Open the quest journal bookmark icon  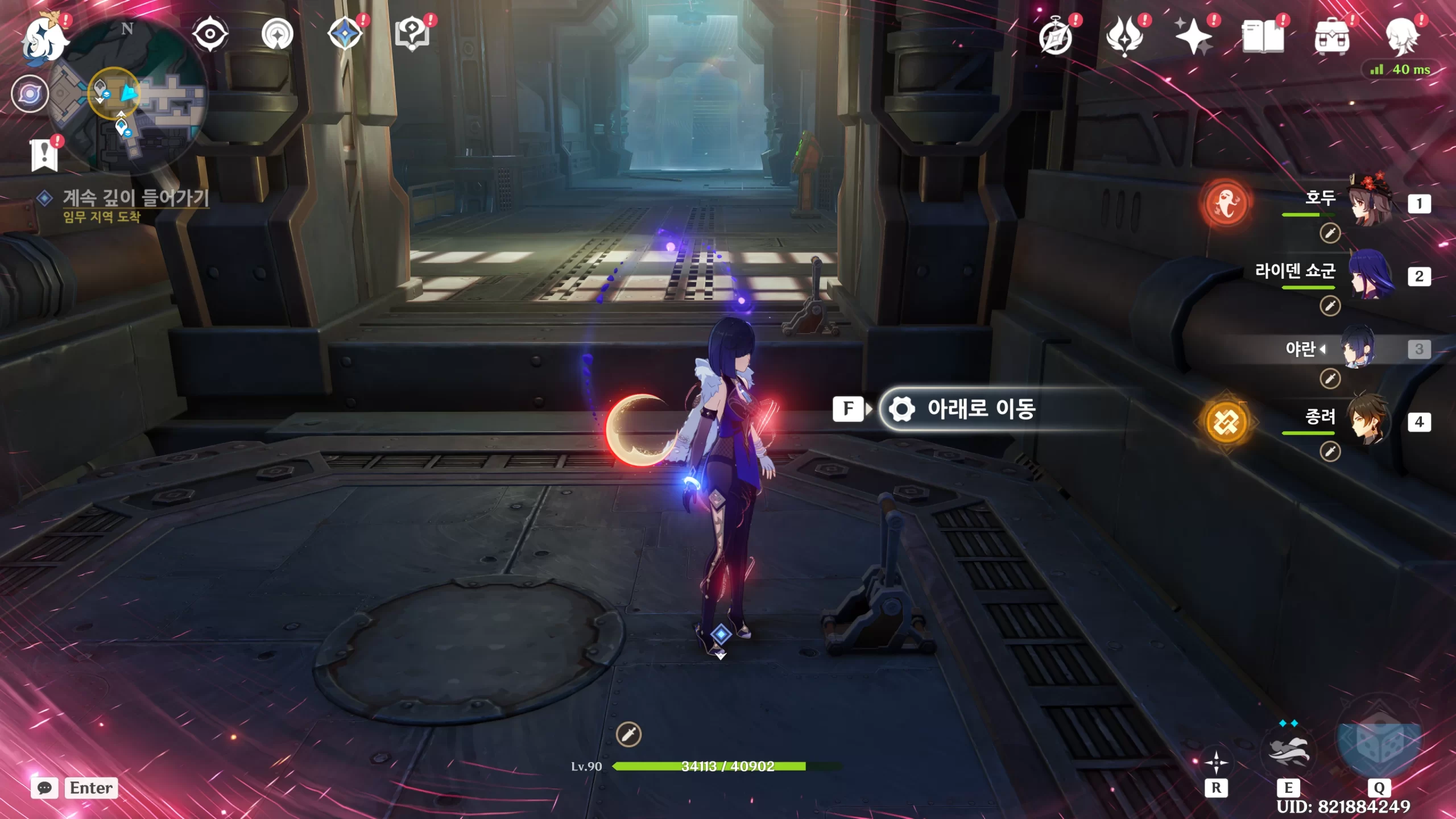44,155
